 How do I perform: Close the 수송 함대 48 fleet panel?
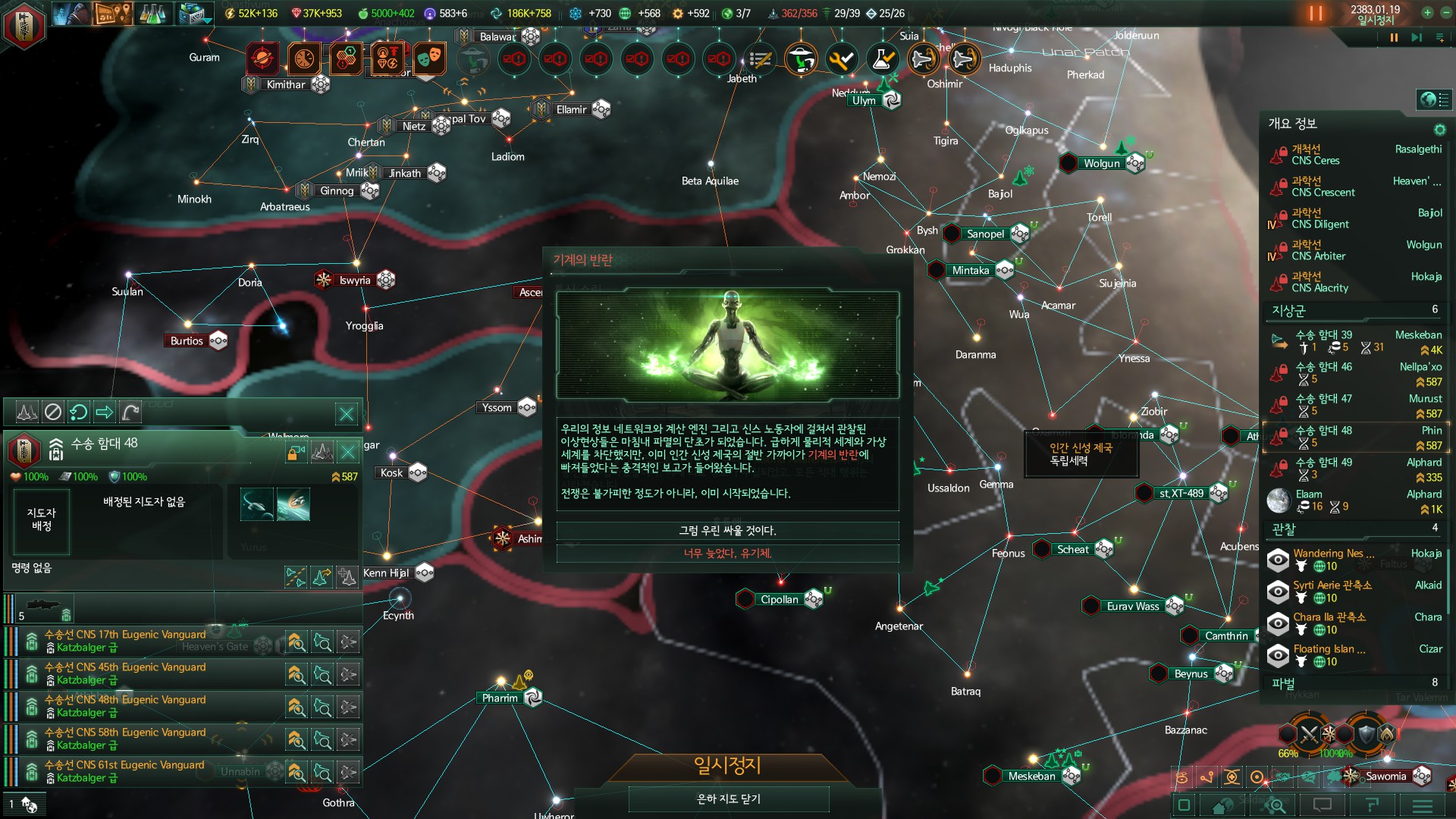[348, 453]
